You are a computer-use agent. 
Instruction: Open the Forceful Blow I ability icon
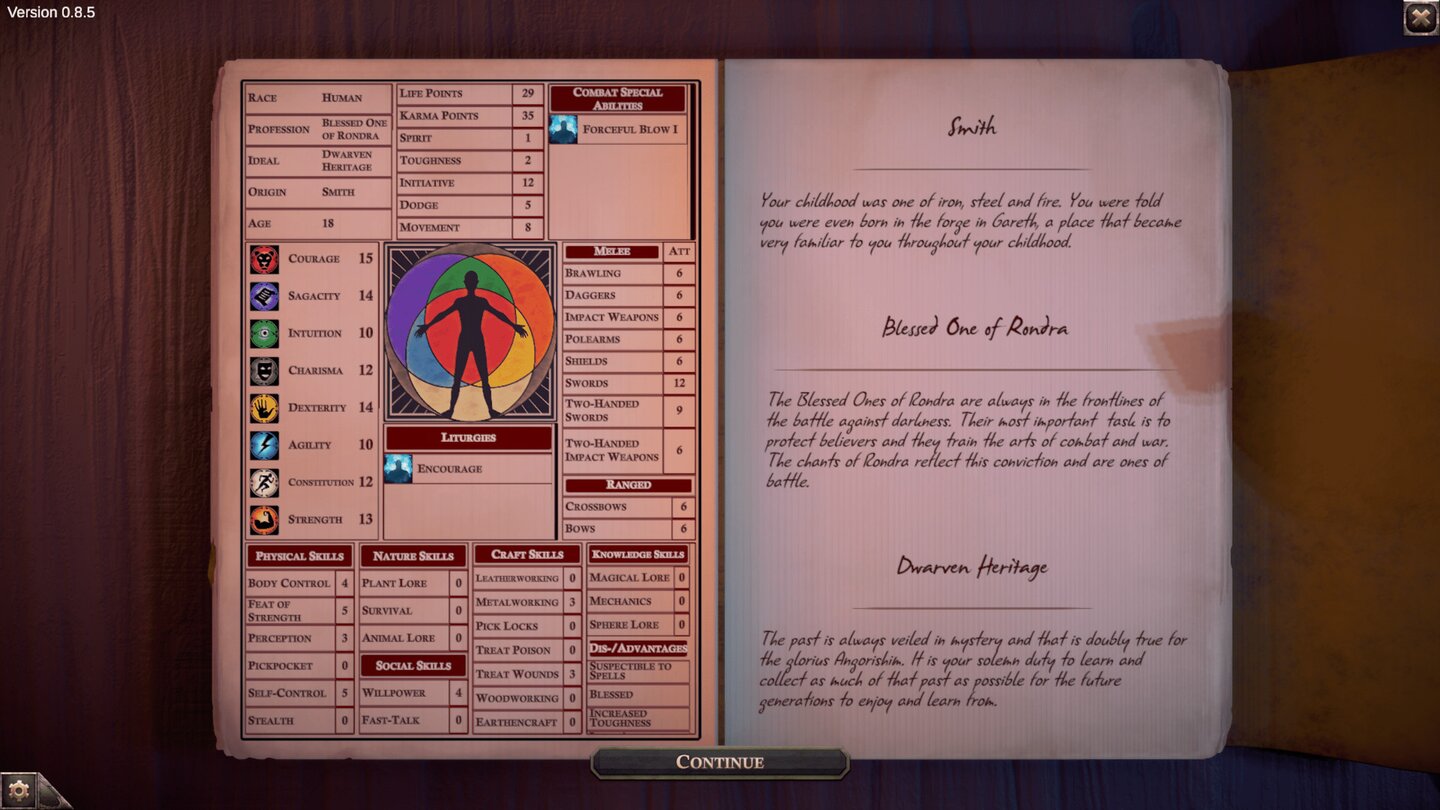pos(563,130)
